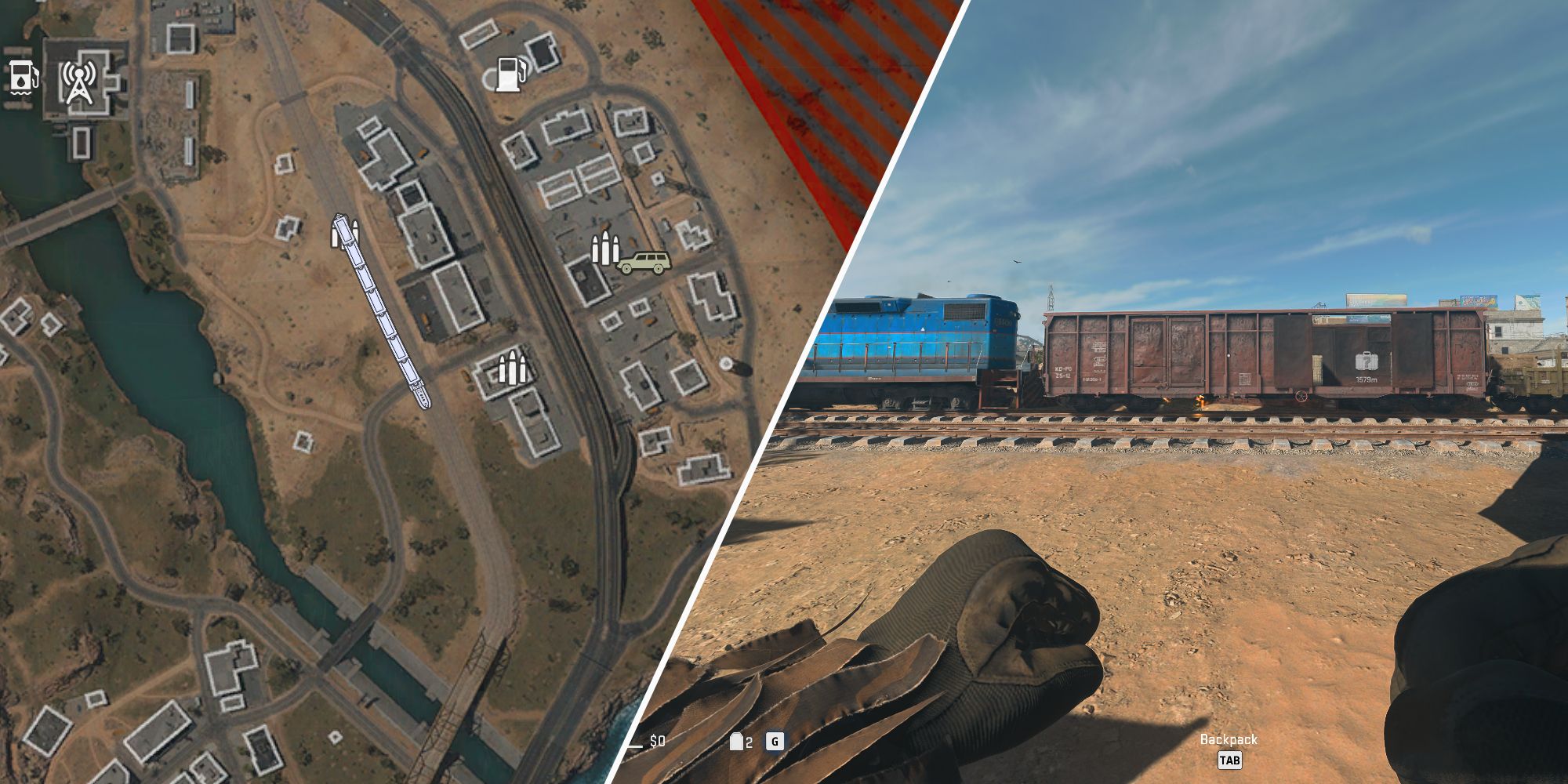Image resolution: width=1568 pixels, height=784 pixels.
Task: Select the TAB key indicator
Action: [1232, 759]
